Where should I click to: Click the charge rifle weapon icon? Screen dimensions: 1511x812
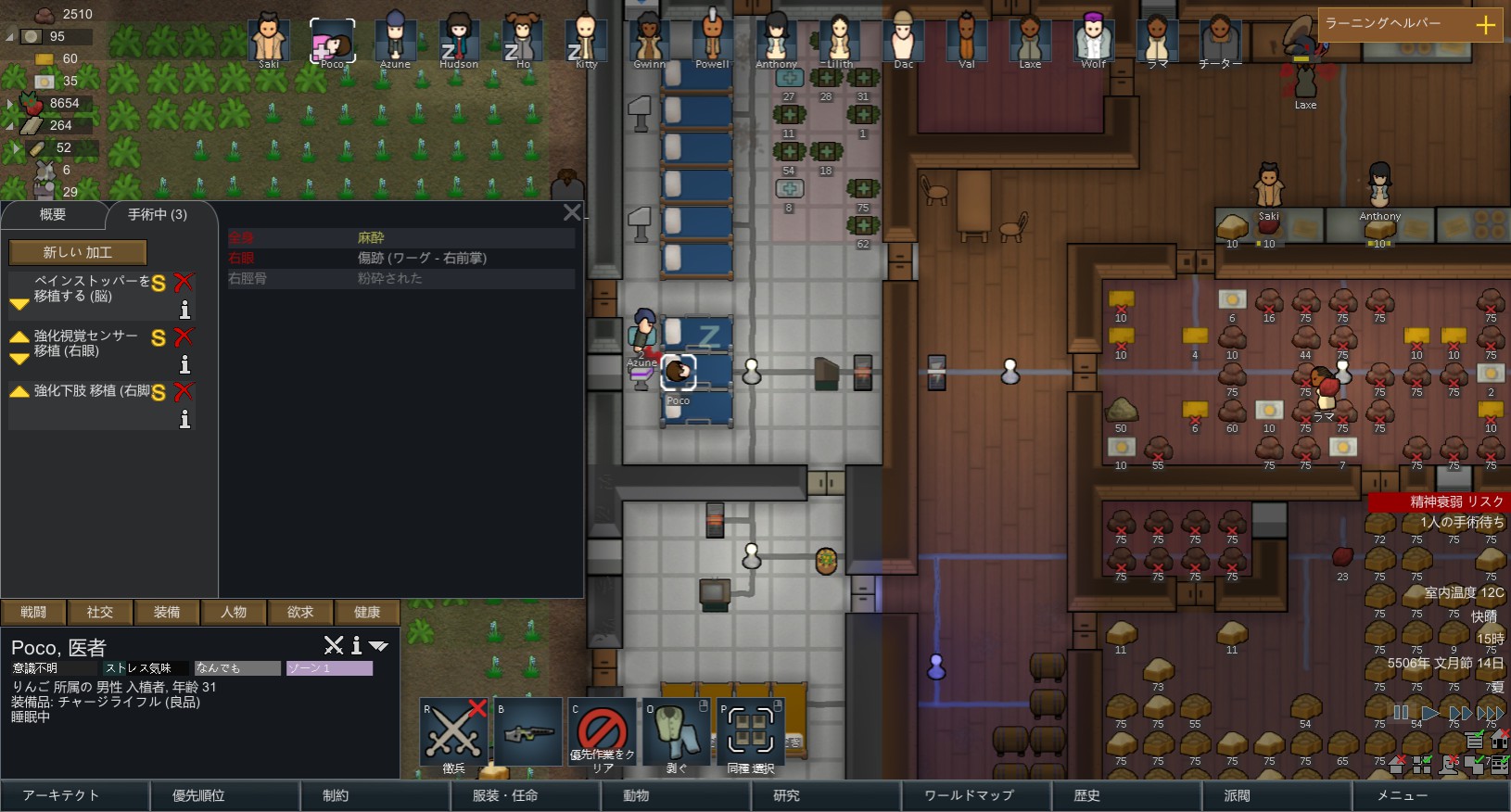point(528,730)
